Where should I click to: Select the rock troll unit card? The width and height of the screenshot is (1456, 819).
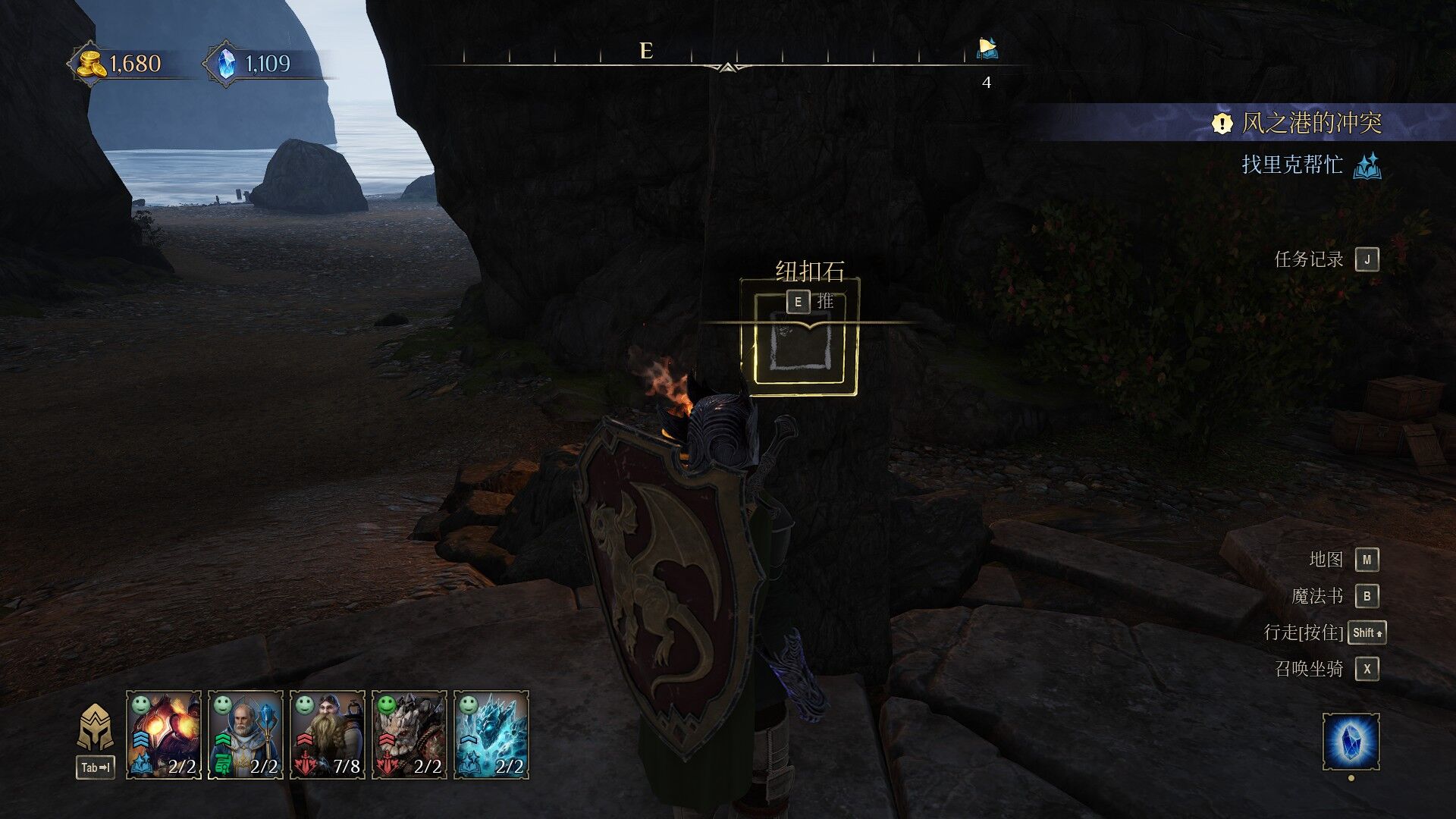click(409, 734)
